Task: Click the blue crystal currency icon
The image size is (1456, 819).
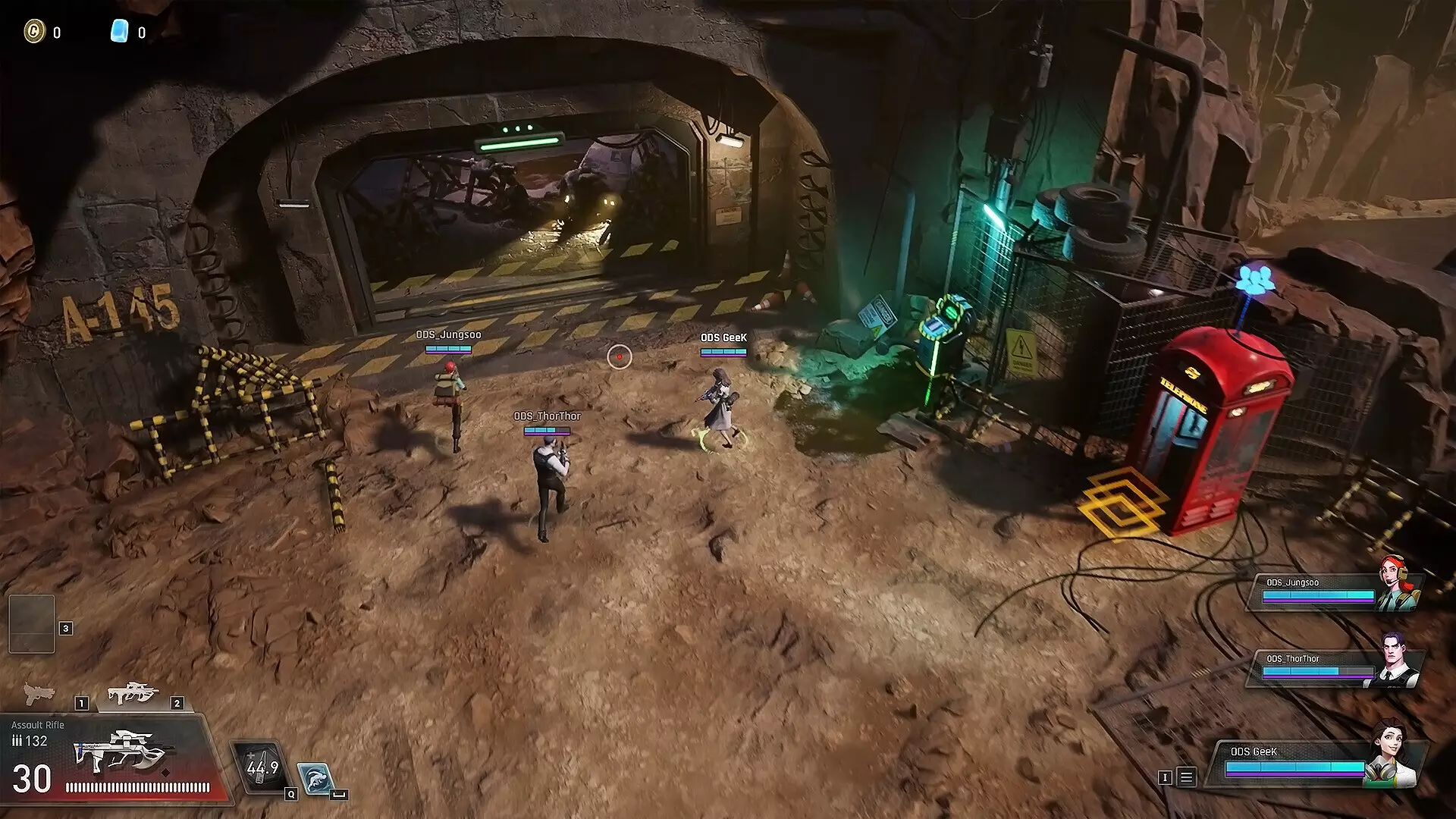Action: point(118,32)
